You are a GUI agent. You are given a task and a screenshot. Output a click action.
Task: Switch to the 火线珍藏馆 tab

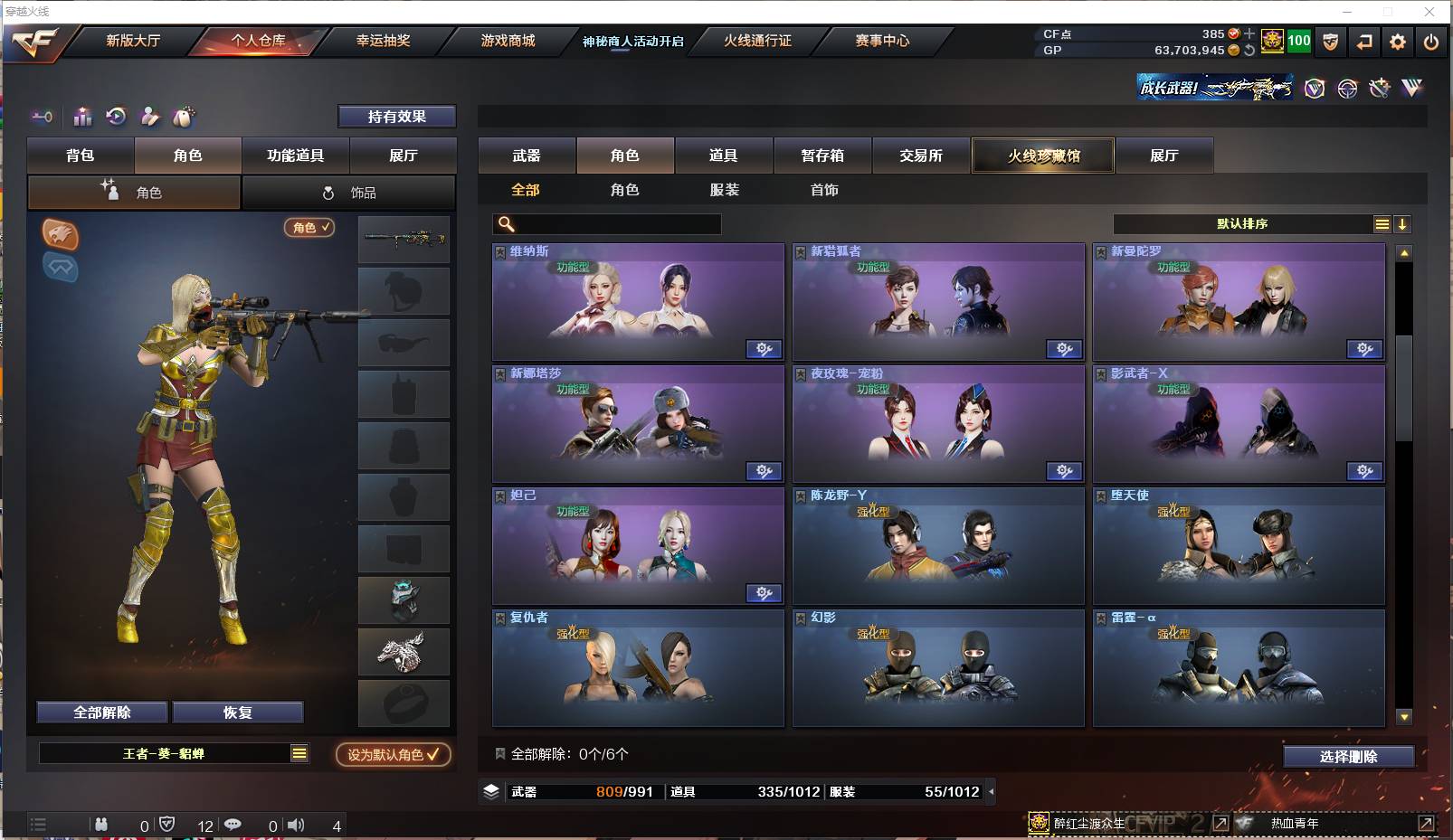(x=1042, y=156)
